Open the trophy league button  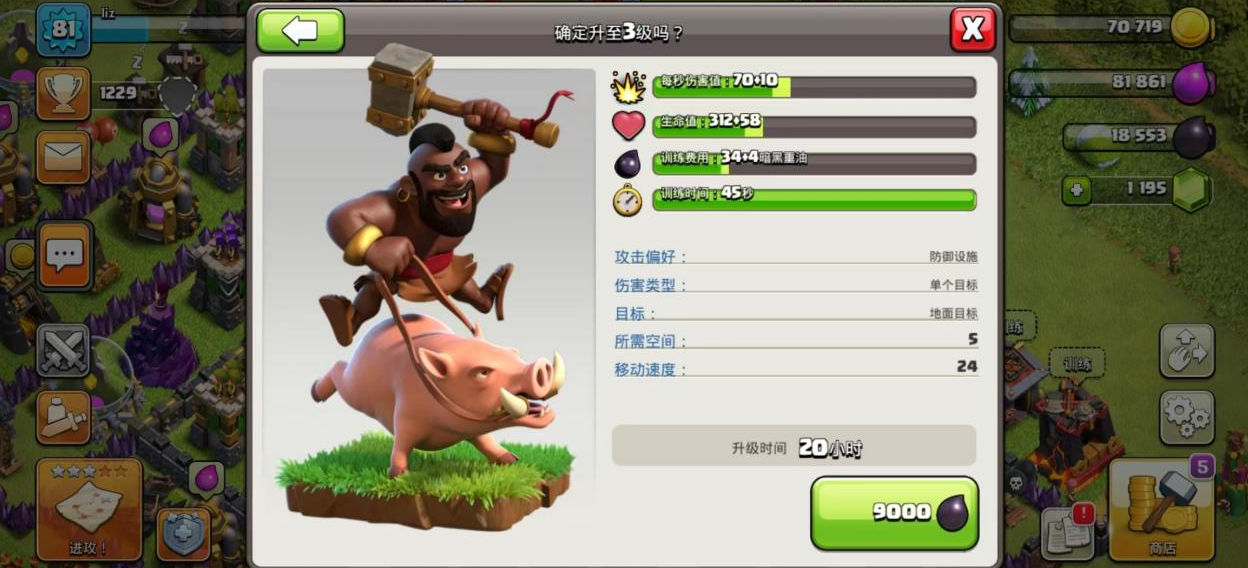click(x=63, y=93)
